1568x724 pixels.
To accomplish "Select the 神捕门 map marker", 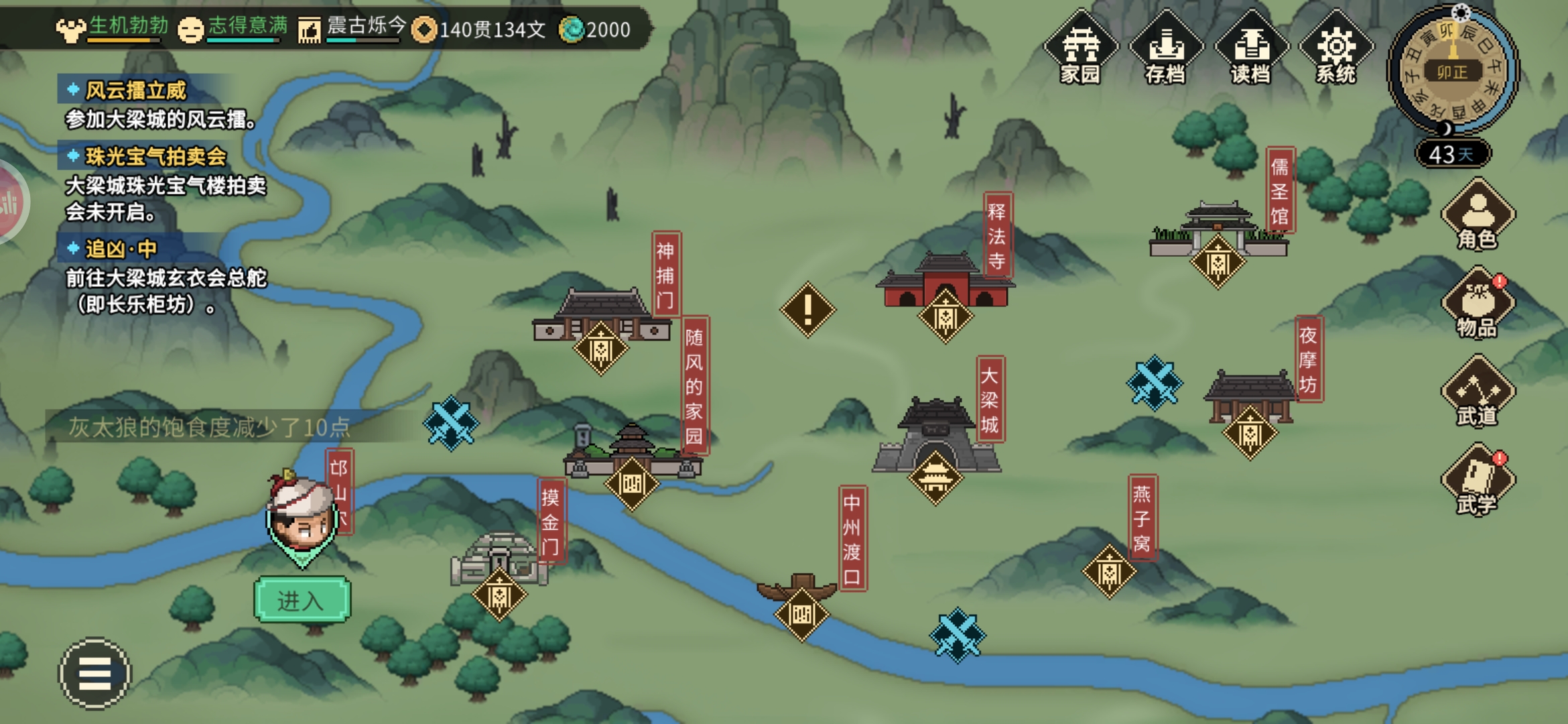I will [x=600, y=349].
